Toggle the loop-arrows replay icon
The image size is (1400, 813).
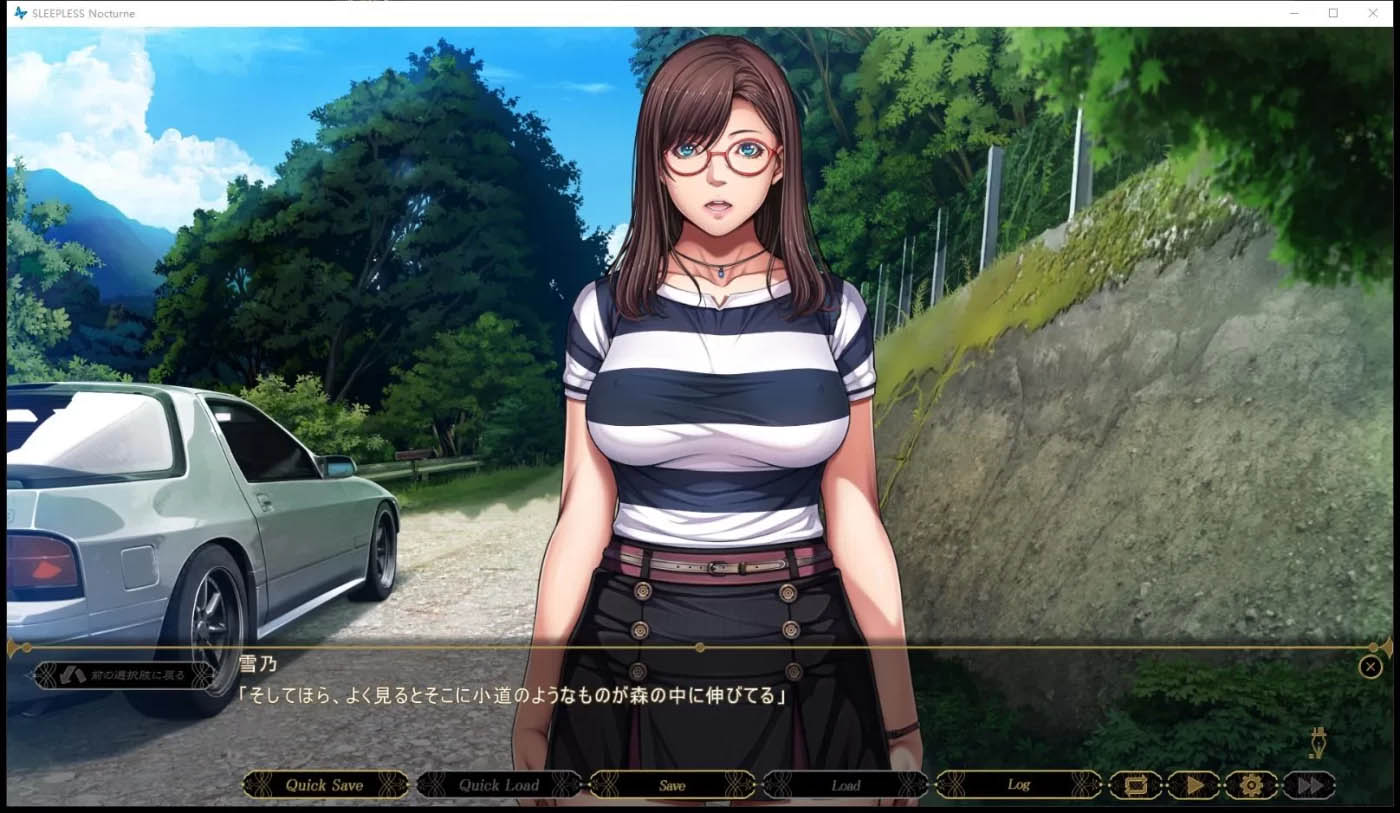pos(1135,785)
